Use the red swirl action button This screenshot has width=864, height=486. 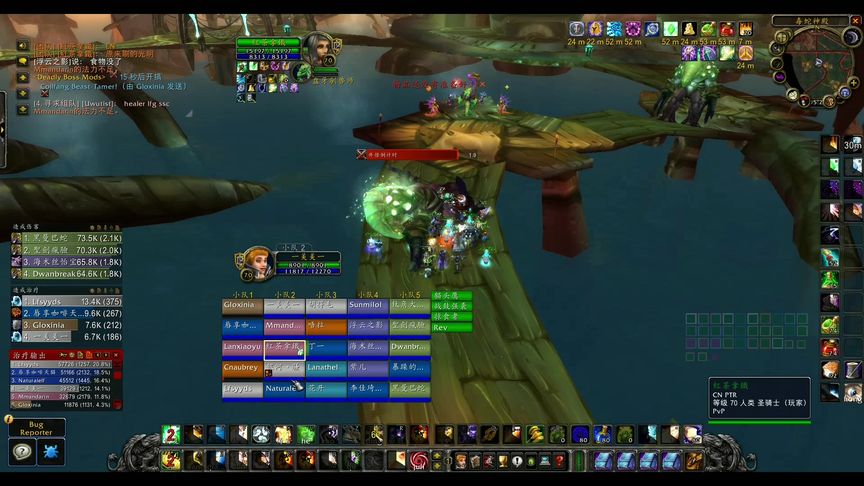click(x=417, y=460)
